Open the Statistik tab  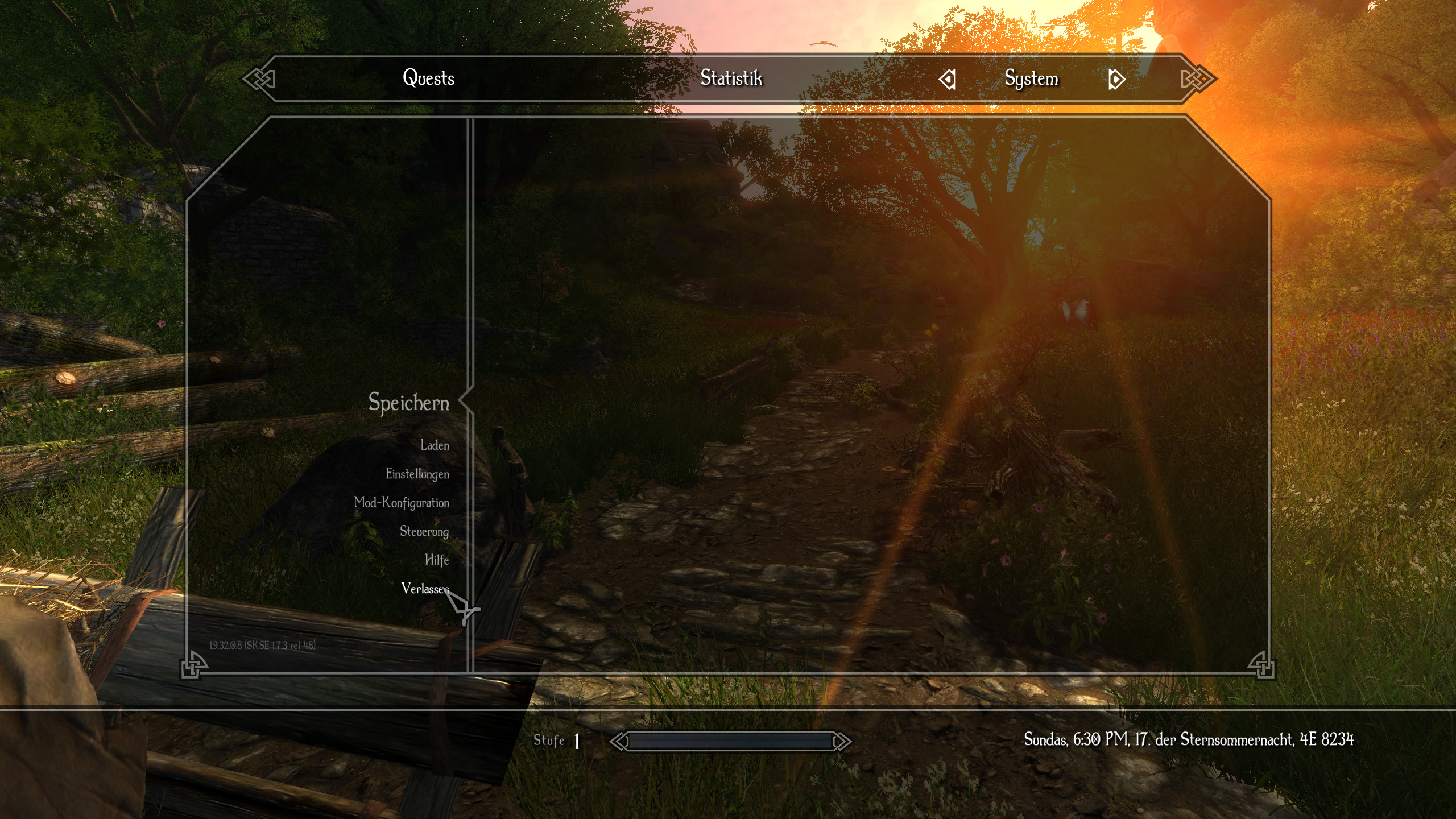coord(731,78)
